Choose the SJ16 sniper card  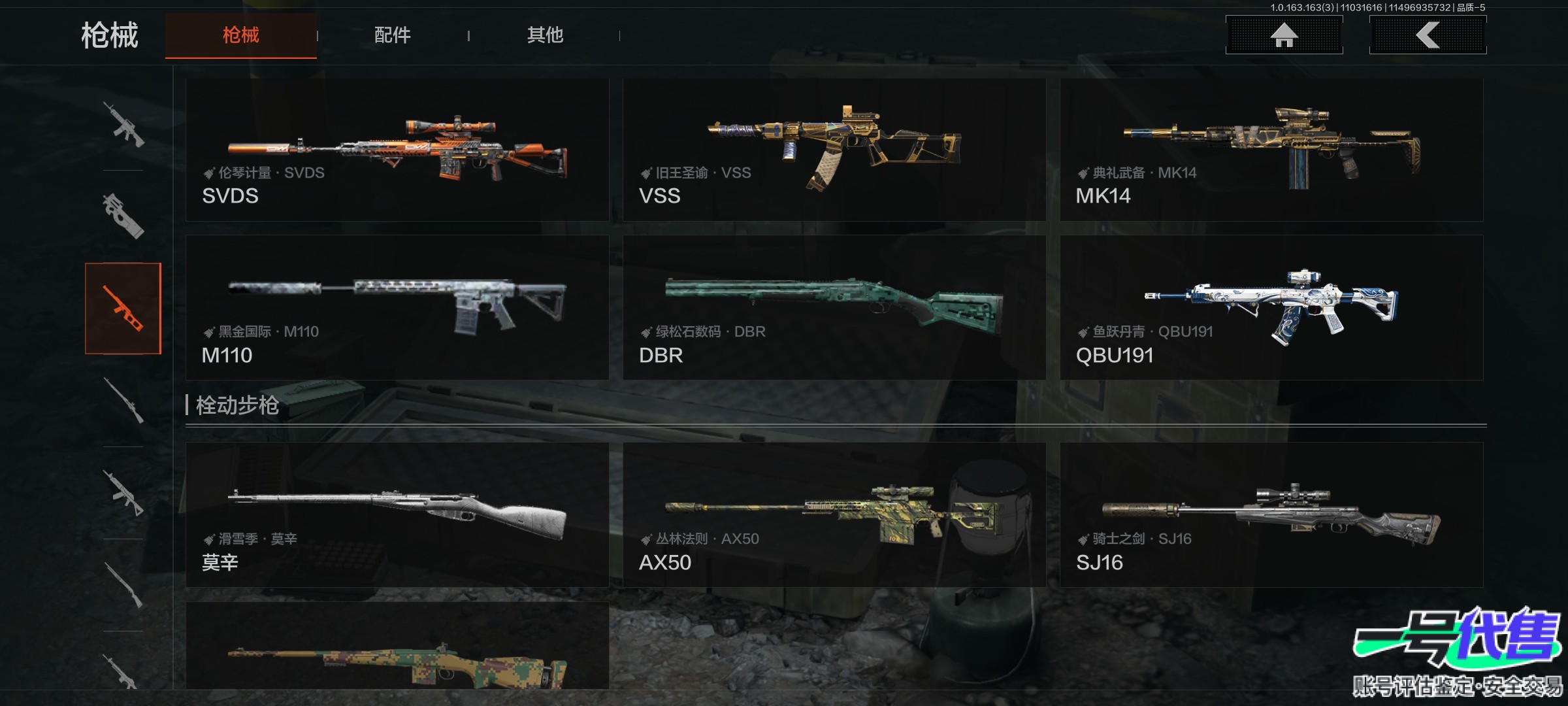pyautogui.click(x=1271, y=515)
